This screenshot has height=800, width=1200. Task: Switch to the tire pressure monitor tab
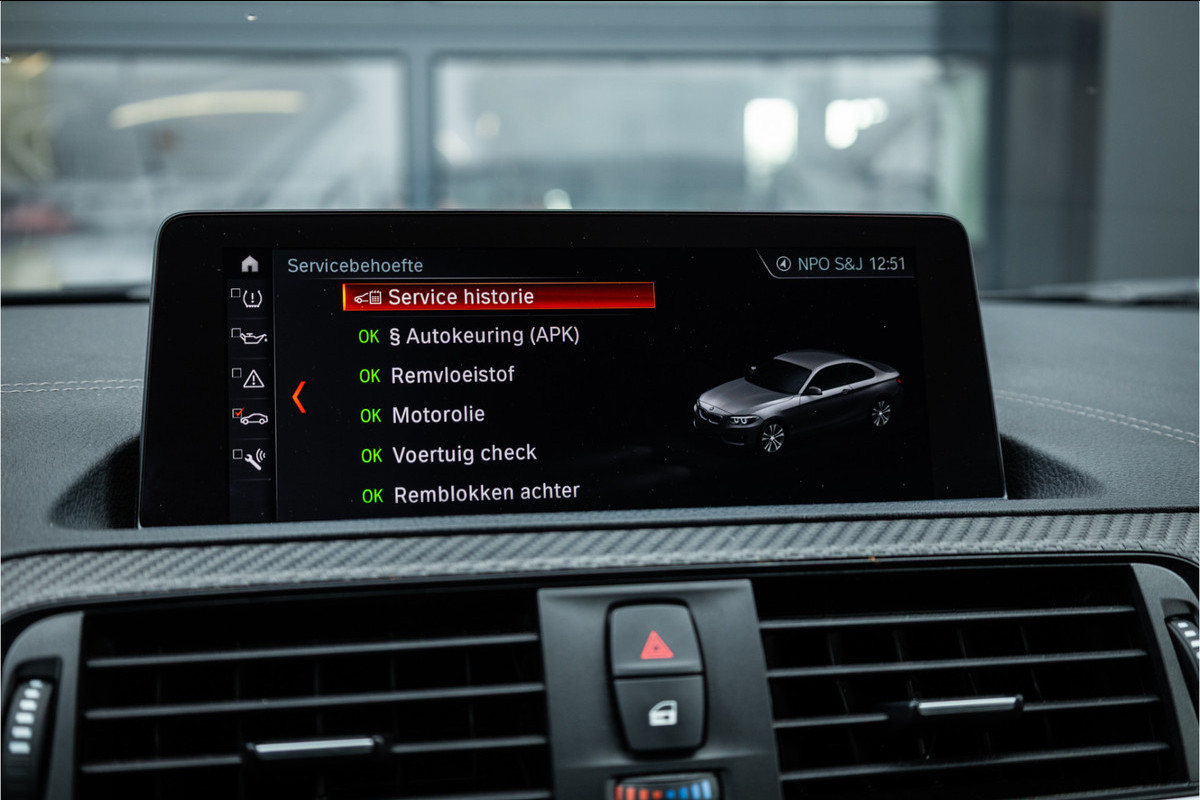click(251, 298)
